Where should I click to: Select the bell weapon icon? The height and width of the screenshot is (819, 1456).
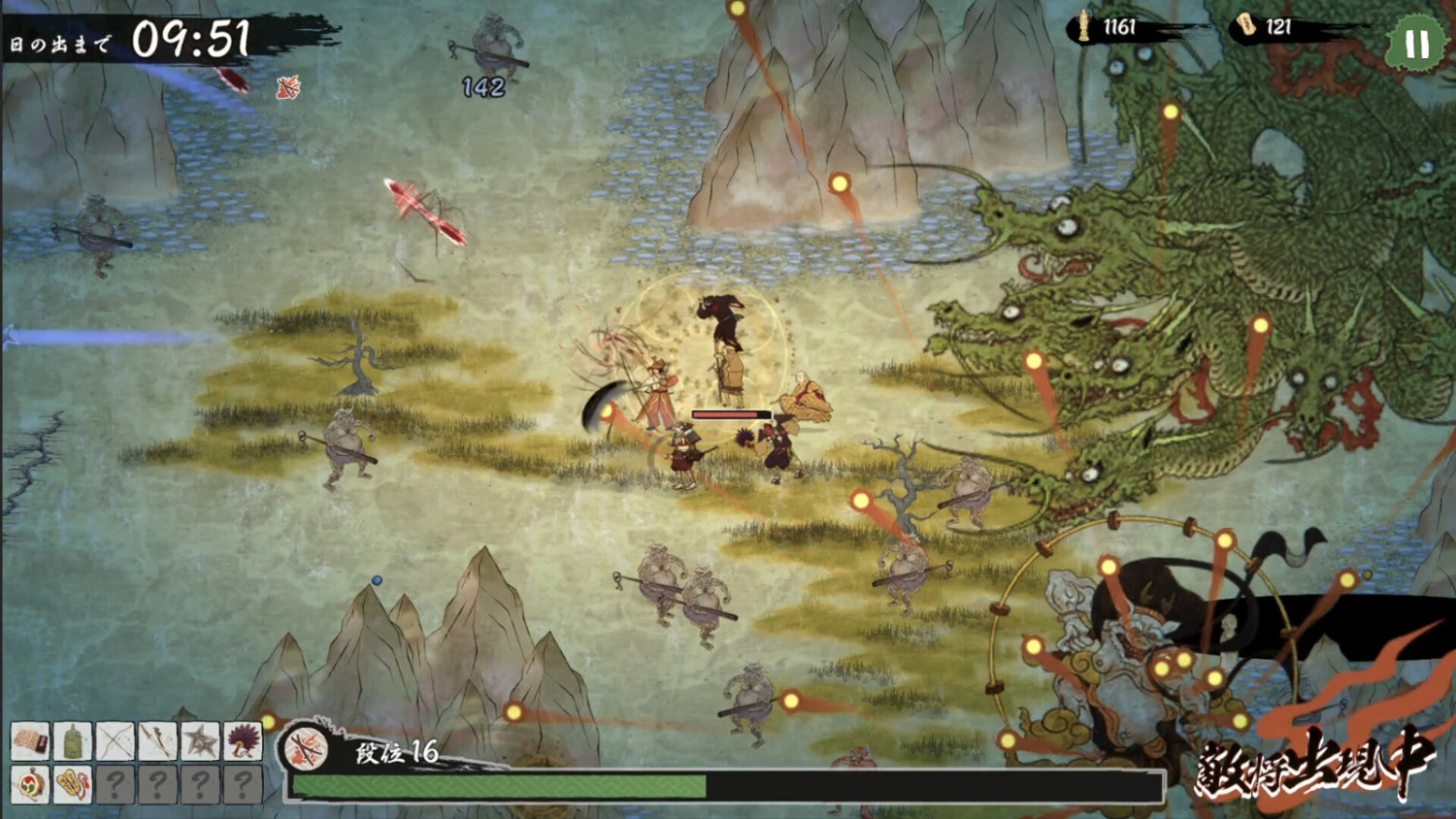[73, 739]
